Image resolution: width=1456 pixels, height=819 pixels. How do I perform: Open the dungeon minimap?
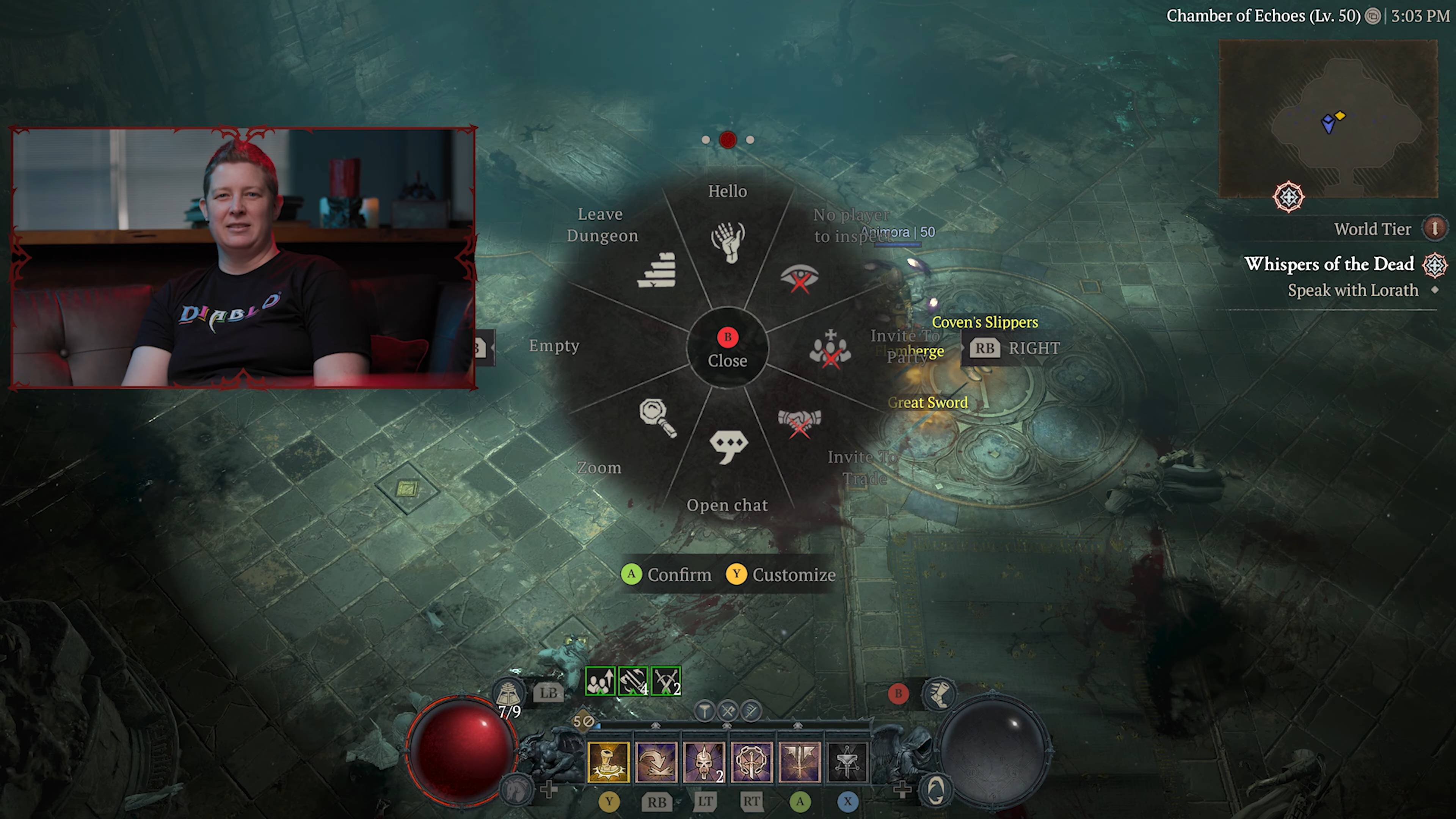click(x=1328, y=119)
